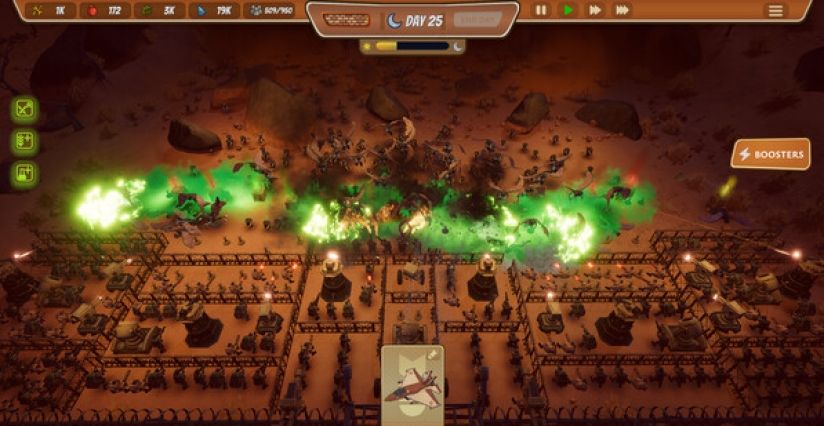Pause the game
The image size is (824, 426).
(x=541, y=10)
